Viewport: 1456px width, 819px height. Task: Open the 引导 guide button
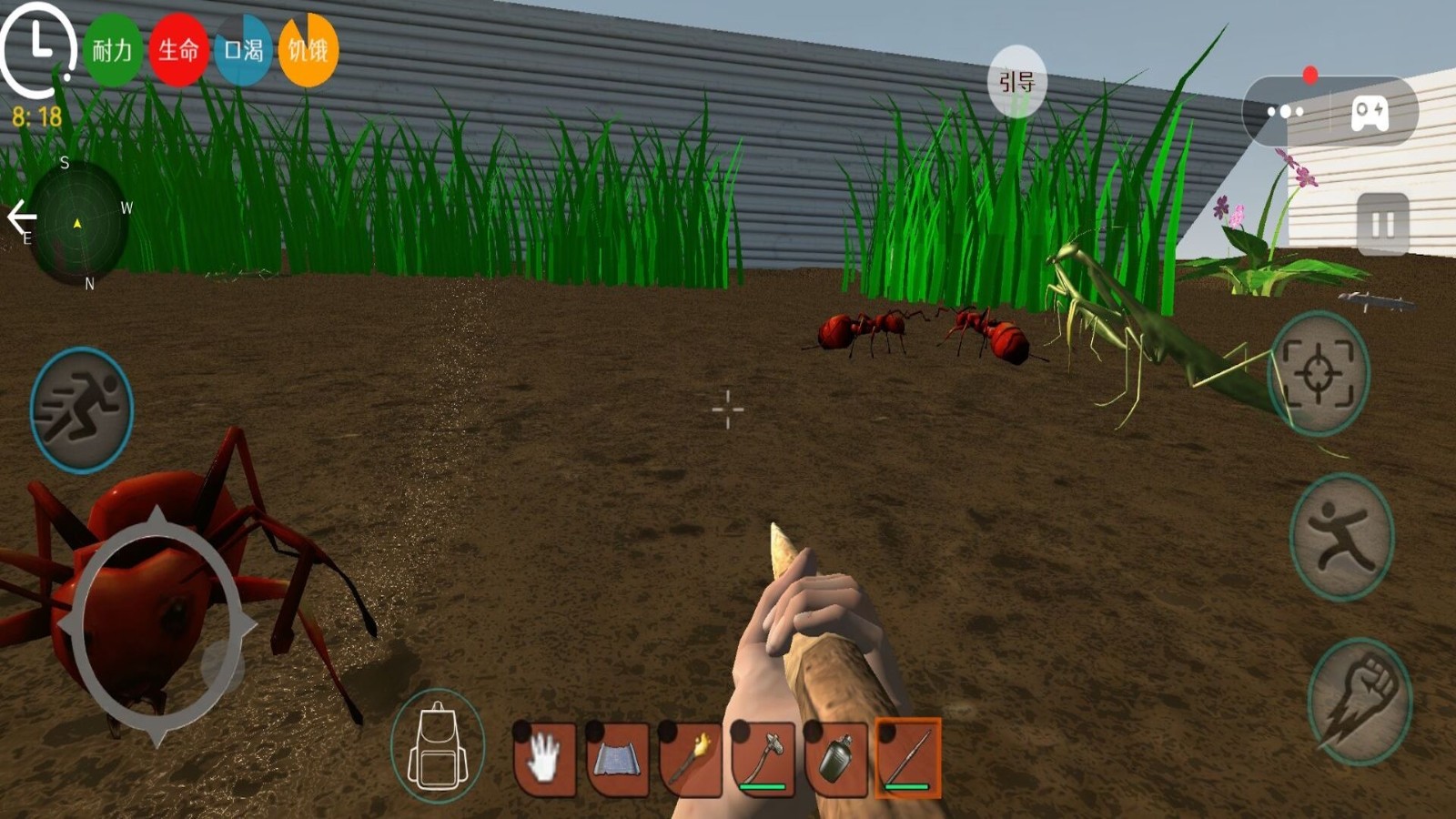(1017, 82)
